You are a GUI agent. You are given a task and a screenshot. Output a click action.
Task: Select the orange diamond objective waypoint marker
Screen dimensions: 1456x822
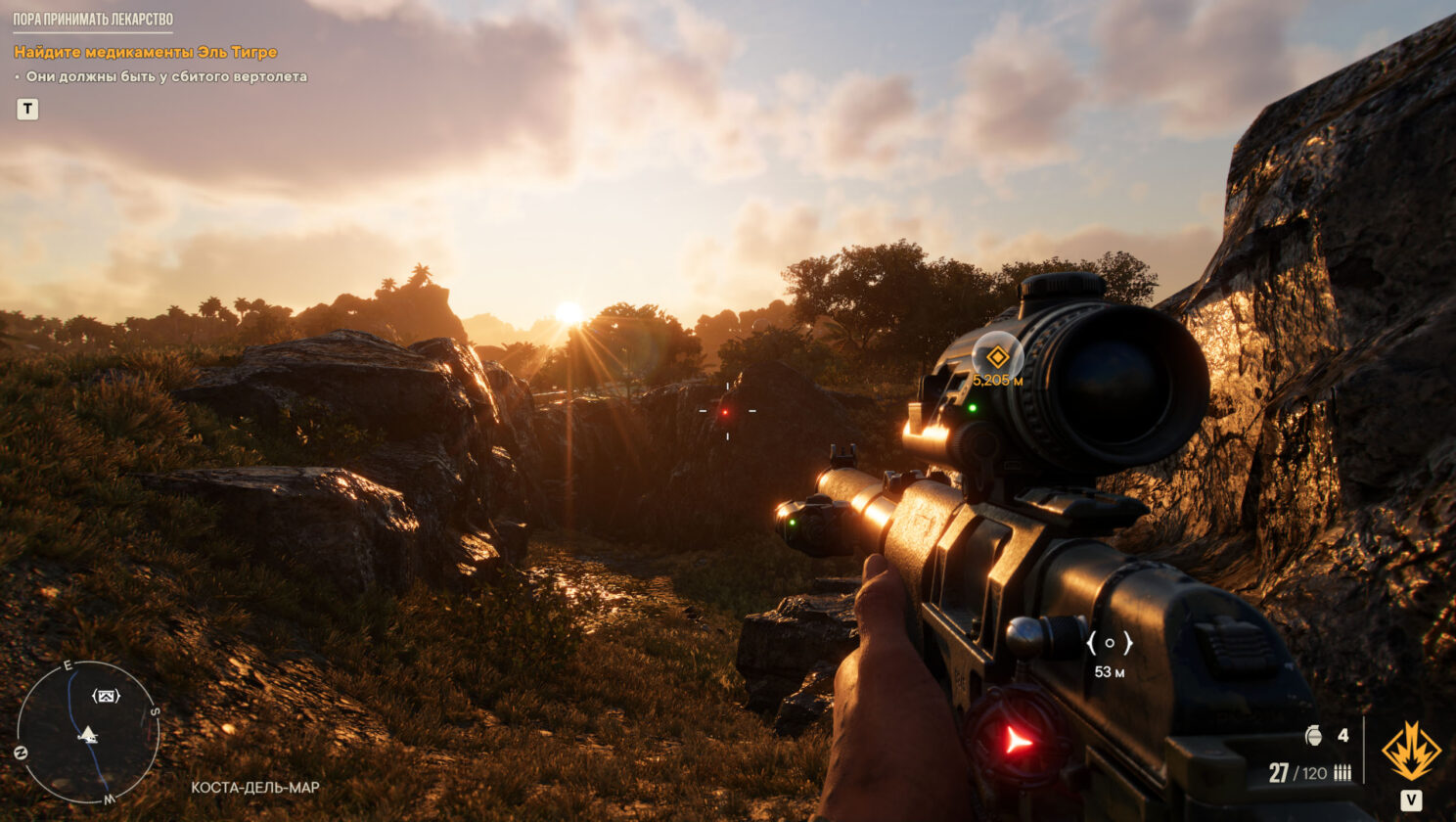coord(997,357)
